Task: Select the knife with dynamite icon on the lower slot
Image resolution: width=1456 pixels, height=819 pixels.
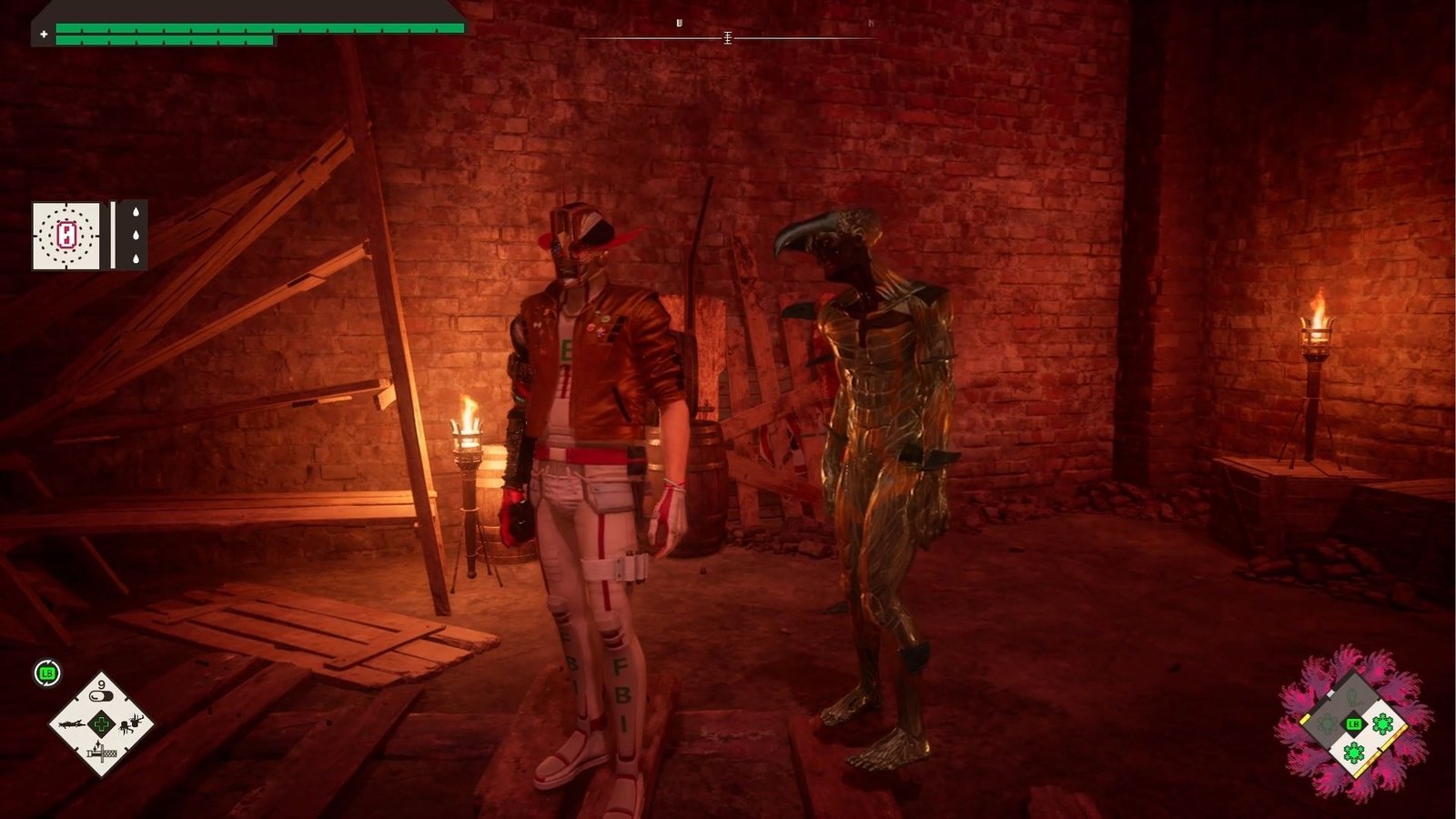Action: [x=102, y=753]
